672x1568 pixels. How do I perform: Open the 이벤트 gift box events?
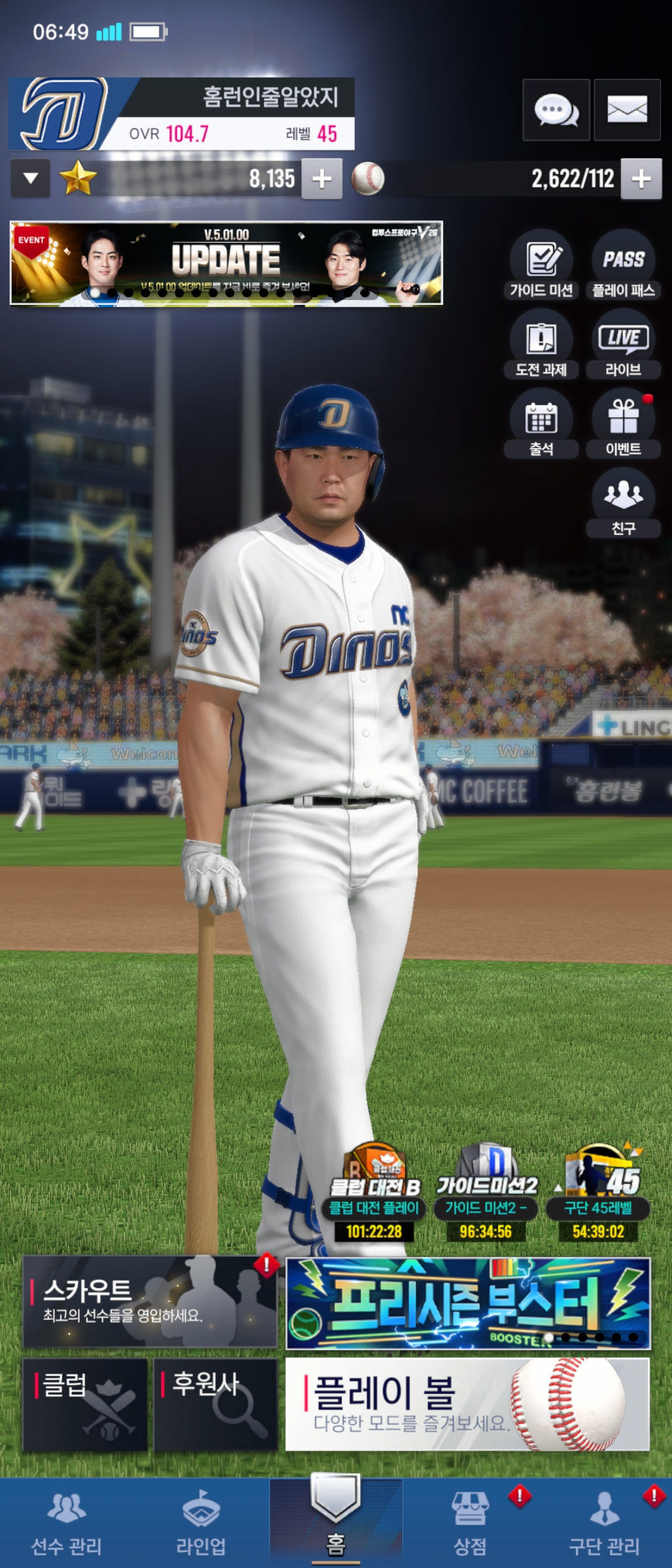click(623, 423)
